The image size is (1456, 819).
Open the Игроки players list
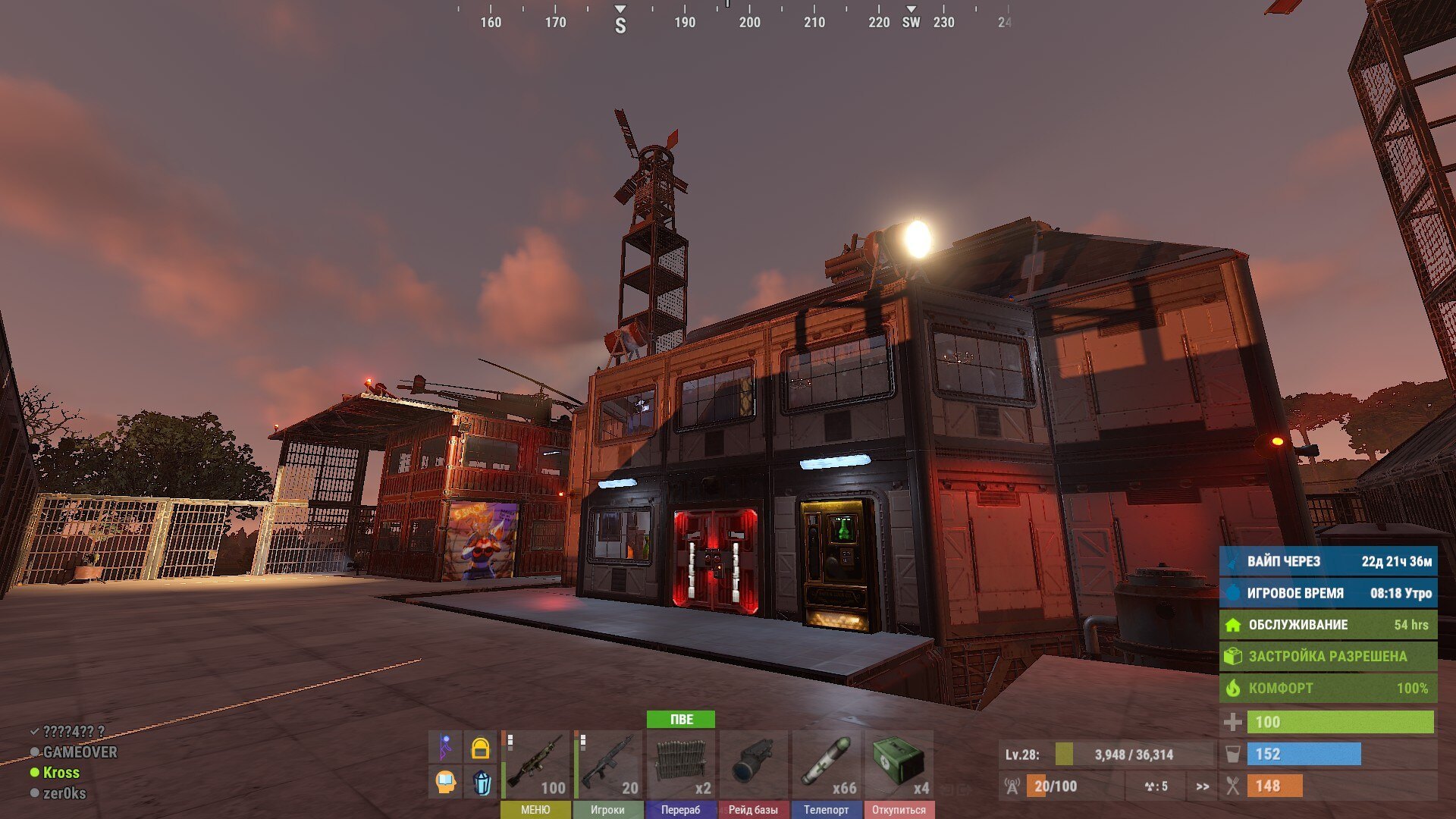pos(607,810)
